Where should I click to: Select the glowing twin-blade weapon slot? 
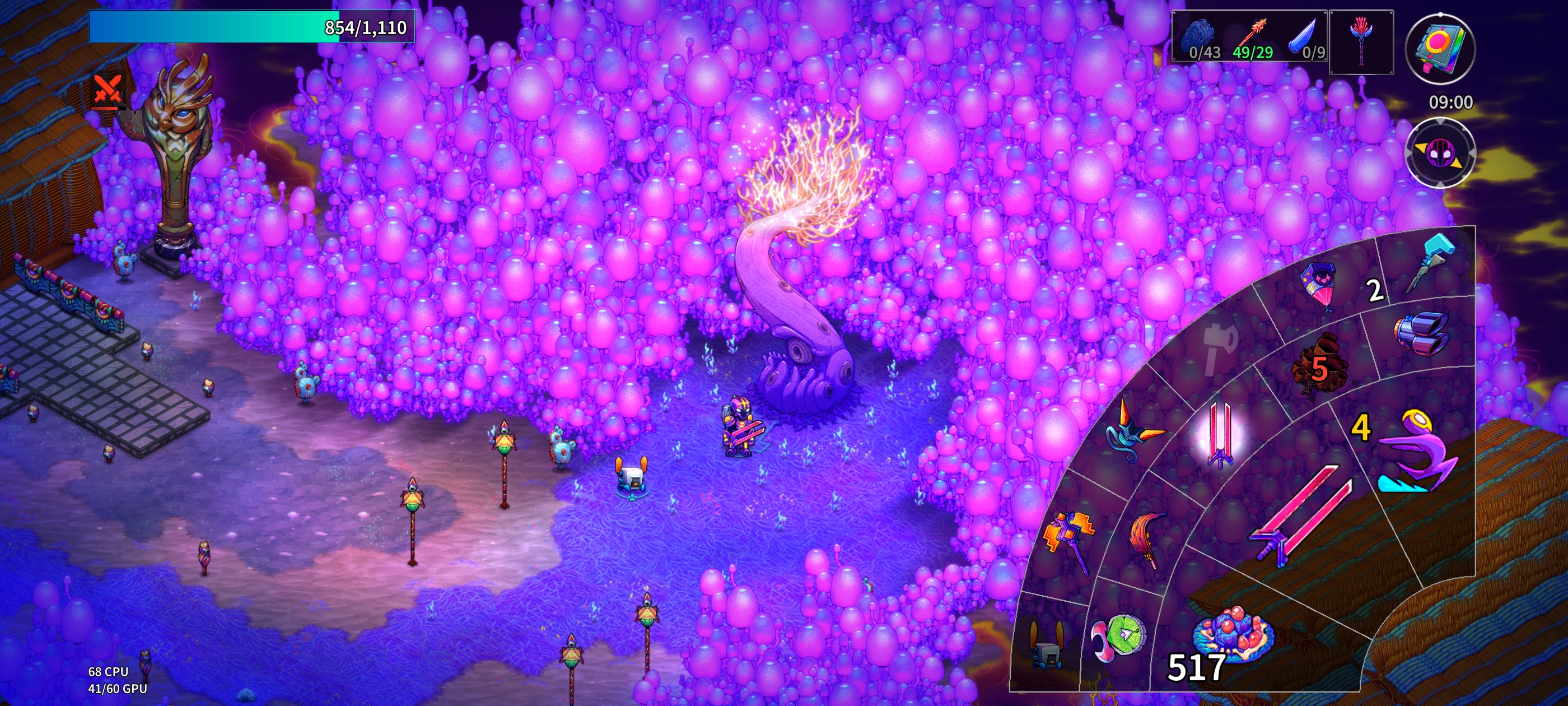point(1219,434)
